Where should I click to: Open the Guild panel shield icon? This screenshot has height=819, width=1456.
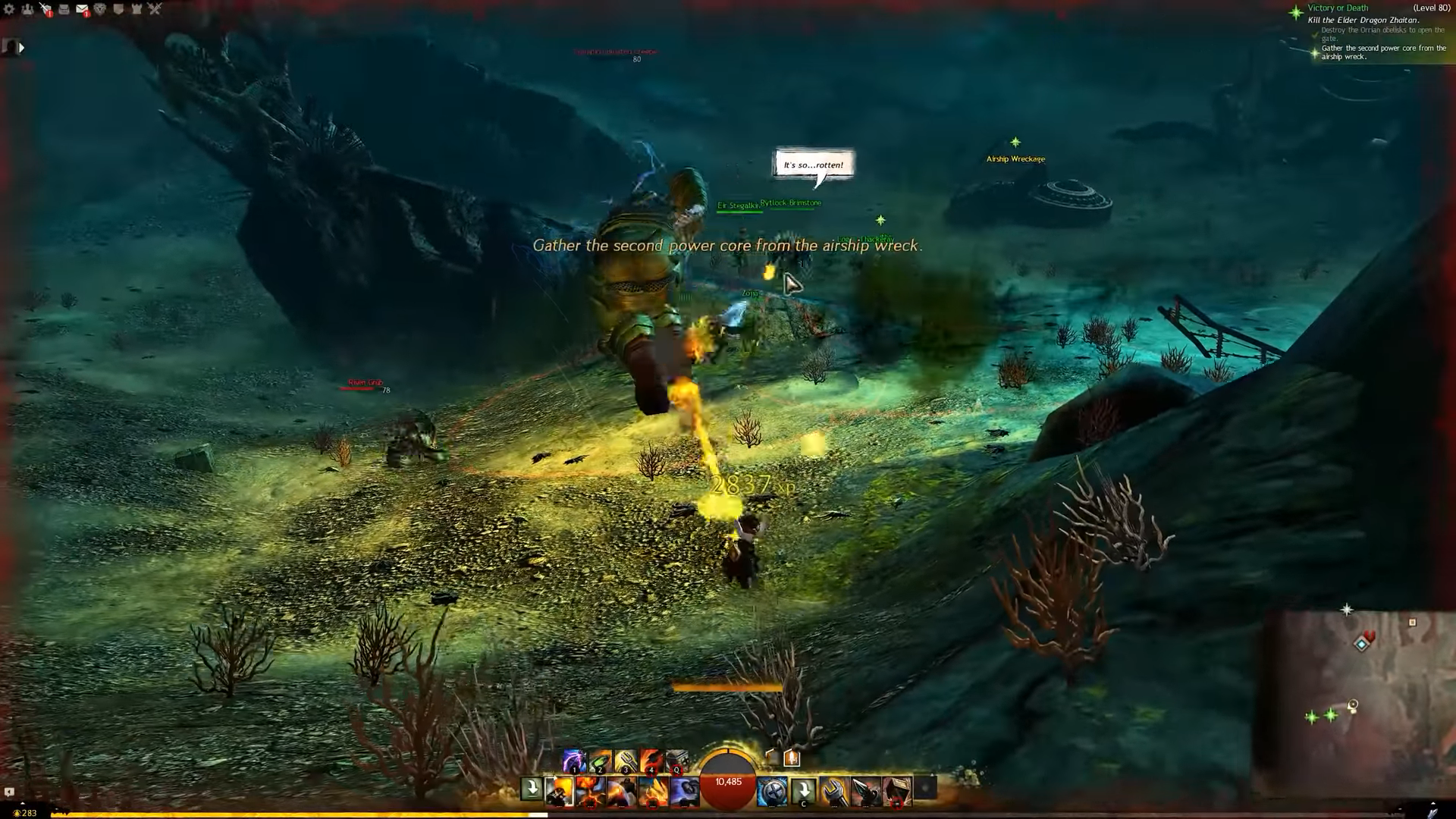point(118,10)
